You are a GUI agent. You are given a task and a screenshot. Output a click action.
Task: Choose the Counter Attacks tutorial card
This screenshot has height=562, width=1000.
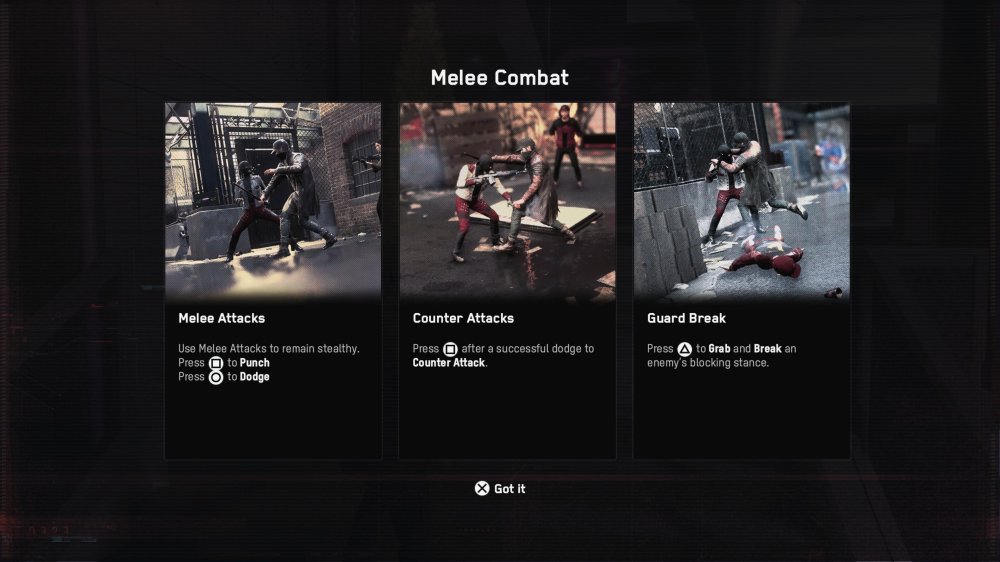coord(507,280)
